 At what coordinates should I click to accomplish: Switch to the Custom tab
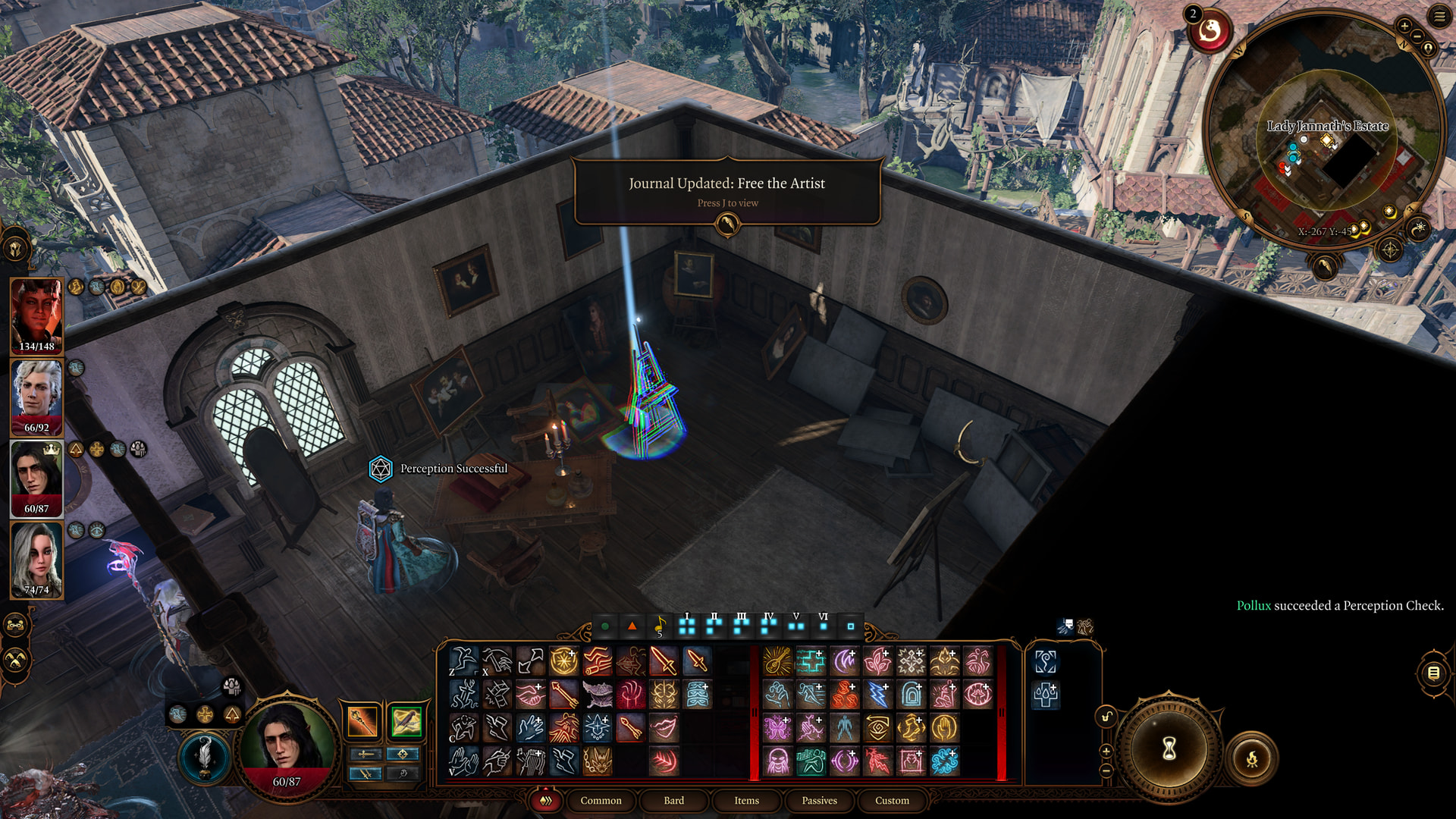[892, 800]
